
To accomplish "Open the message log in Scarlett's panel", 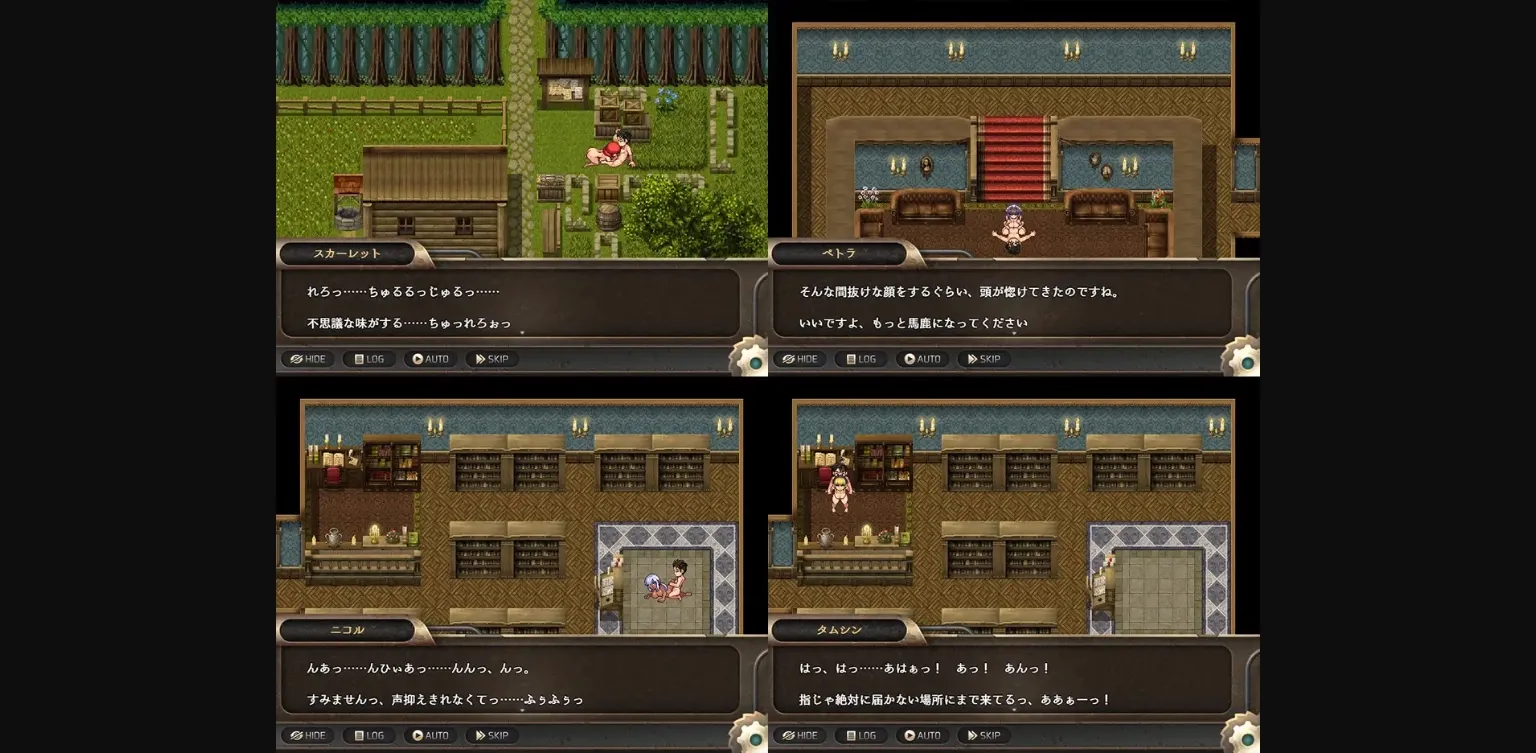I will point(368,359).
